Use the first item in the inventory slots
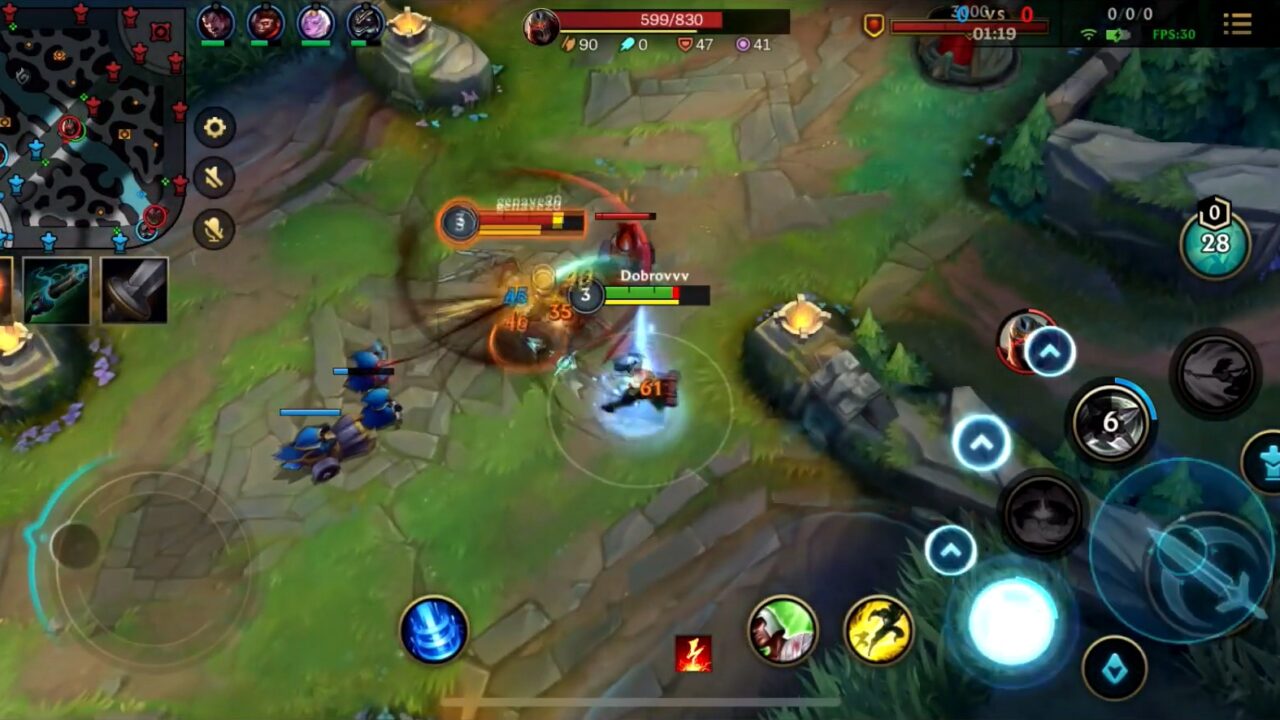Viewport: 1280px width, 720px height. [55, 290]
